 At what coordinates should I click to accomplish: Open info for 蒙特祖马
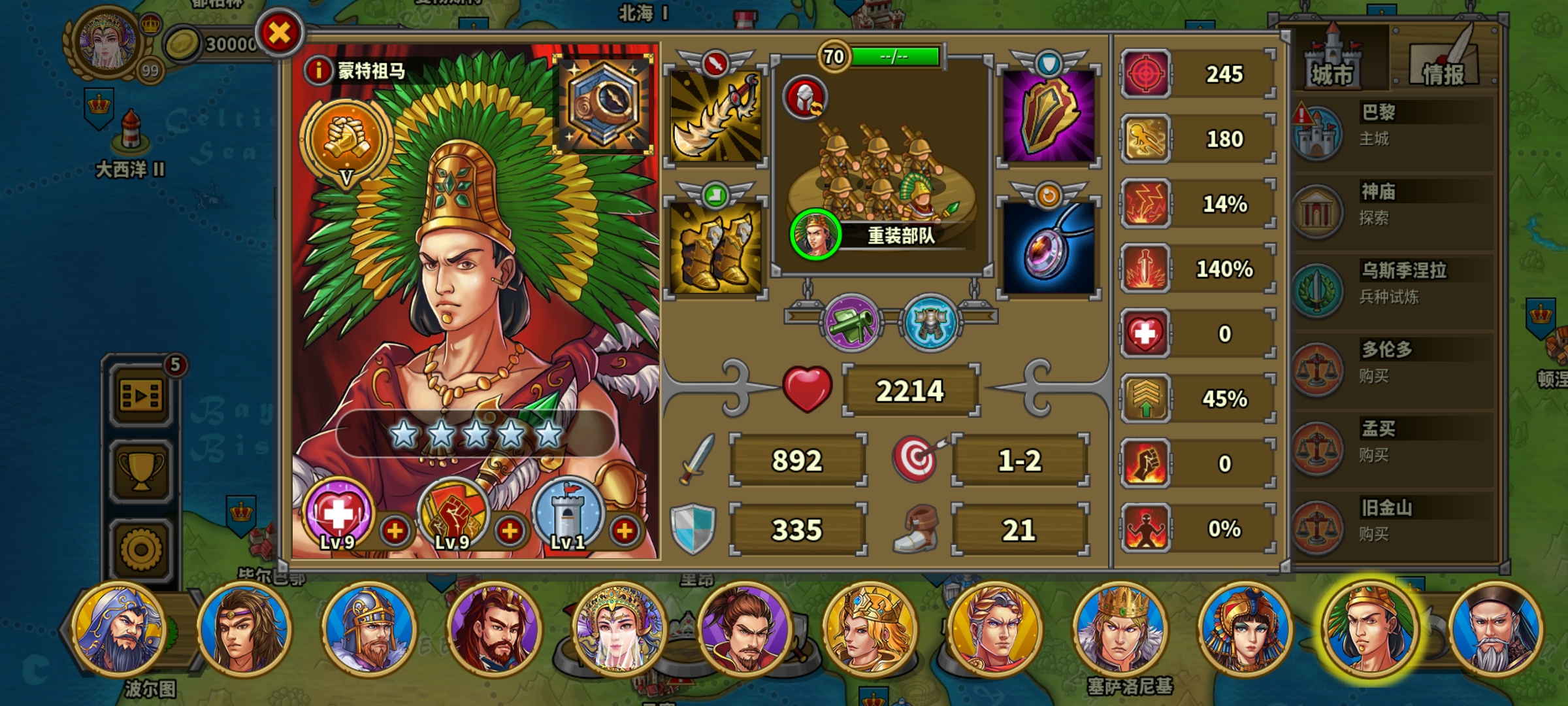pos(318,70)
